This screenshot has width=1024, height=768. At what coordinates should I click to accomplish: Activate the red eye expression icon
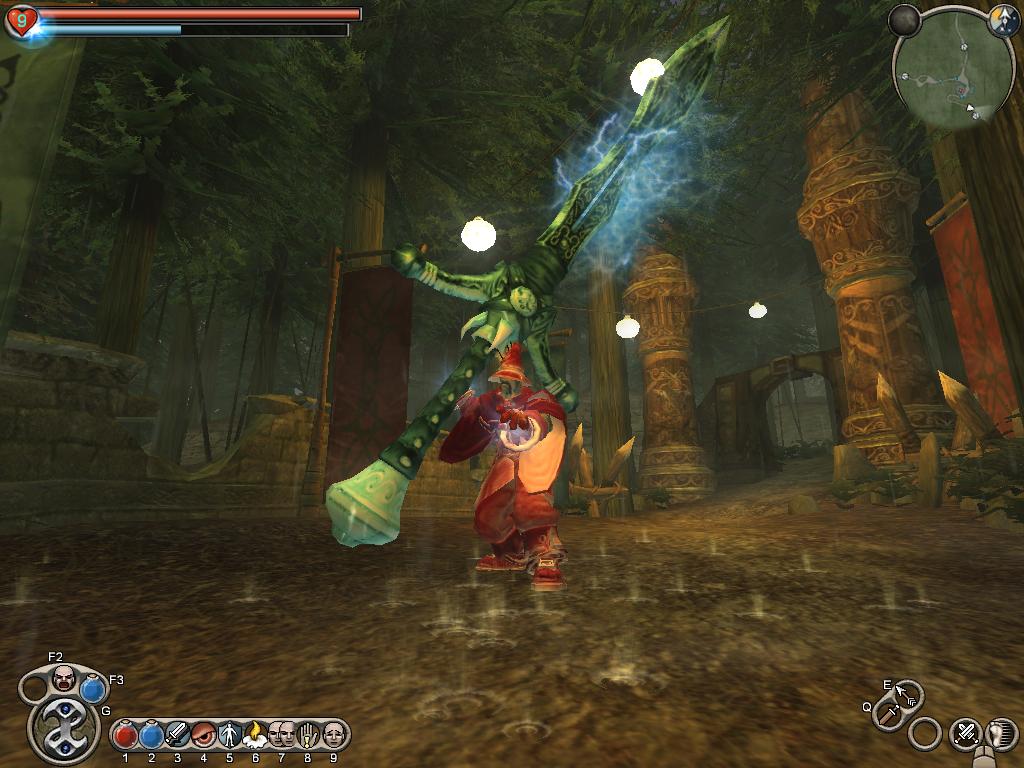coord(203,735)
